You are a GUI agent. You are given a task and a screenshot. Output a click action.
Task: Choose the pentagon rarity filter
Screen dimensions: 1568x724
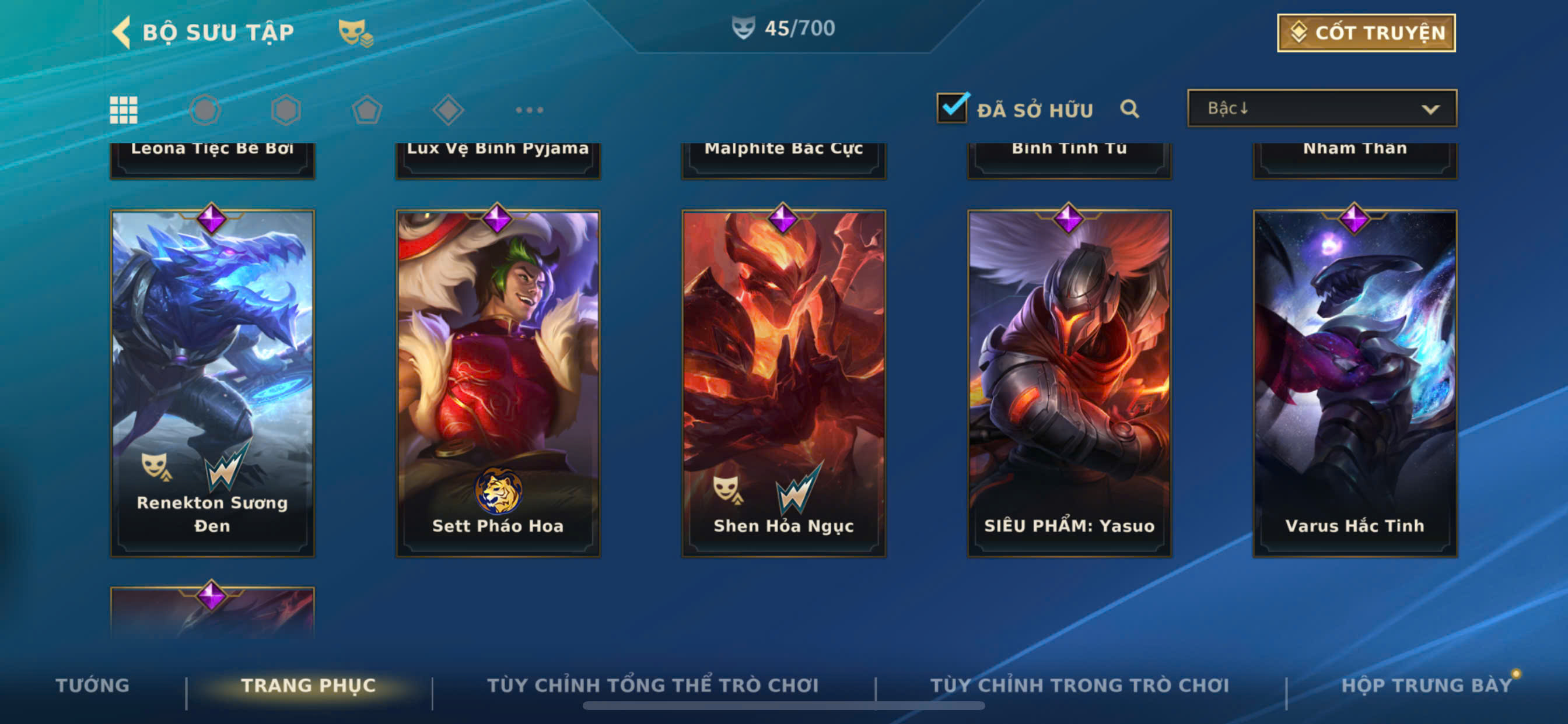click(x=367, y=110)
